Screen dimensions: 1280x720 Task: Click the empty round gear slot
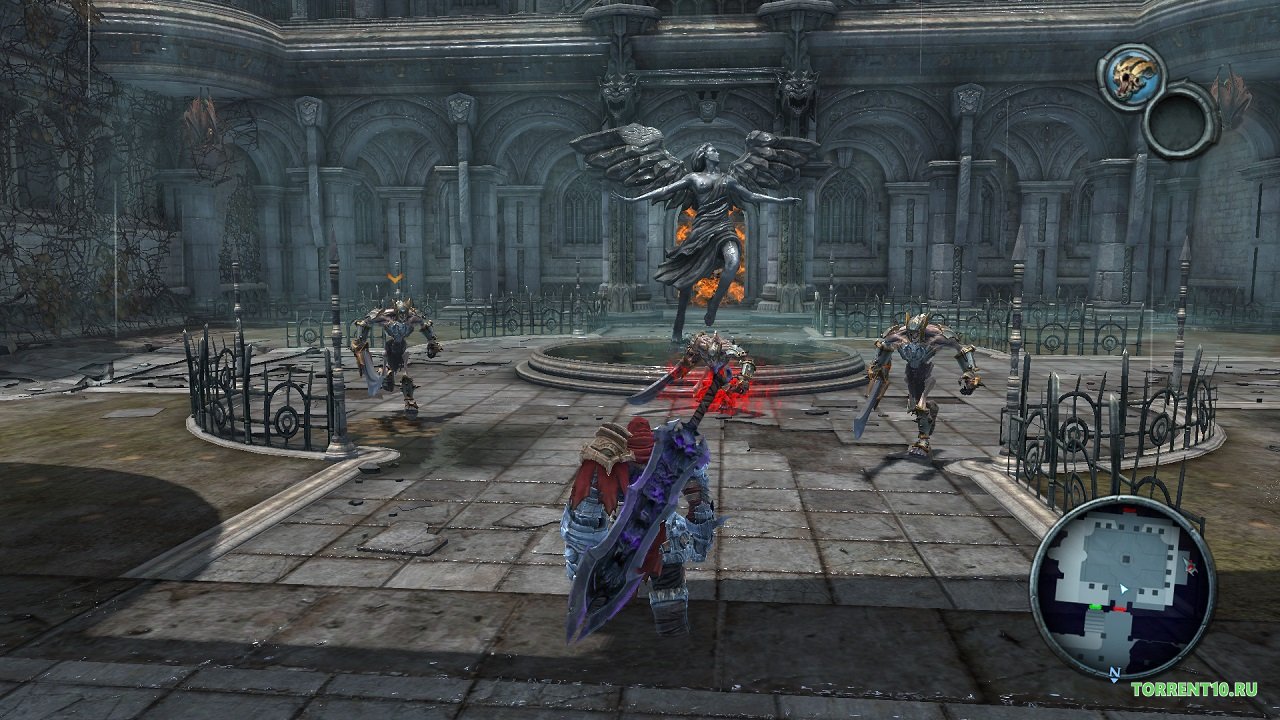1179,120
